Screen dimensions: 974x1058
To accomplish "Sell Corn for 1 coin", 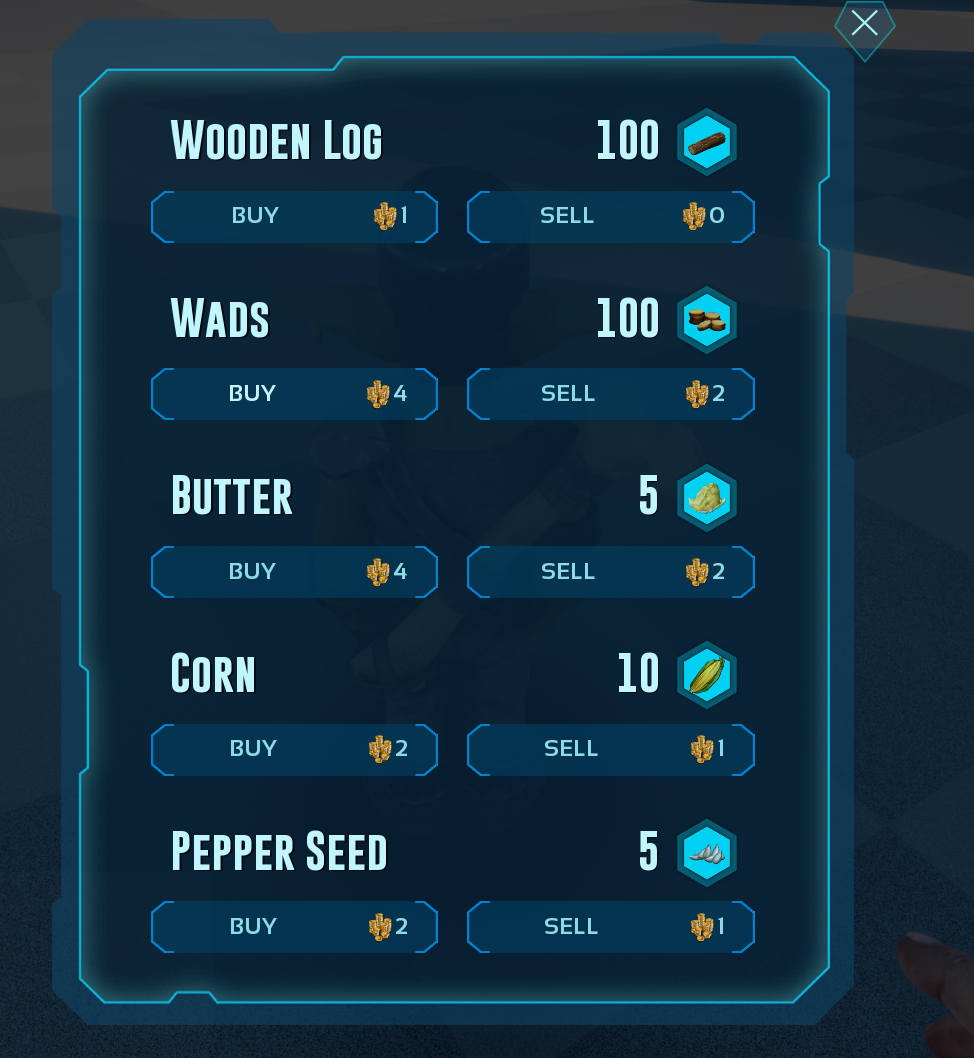I will pos(610,749).
